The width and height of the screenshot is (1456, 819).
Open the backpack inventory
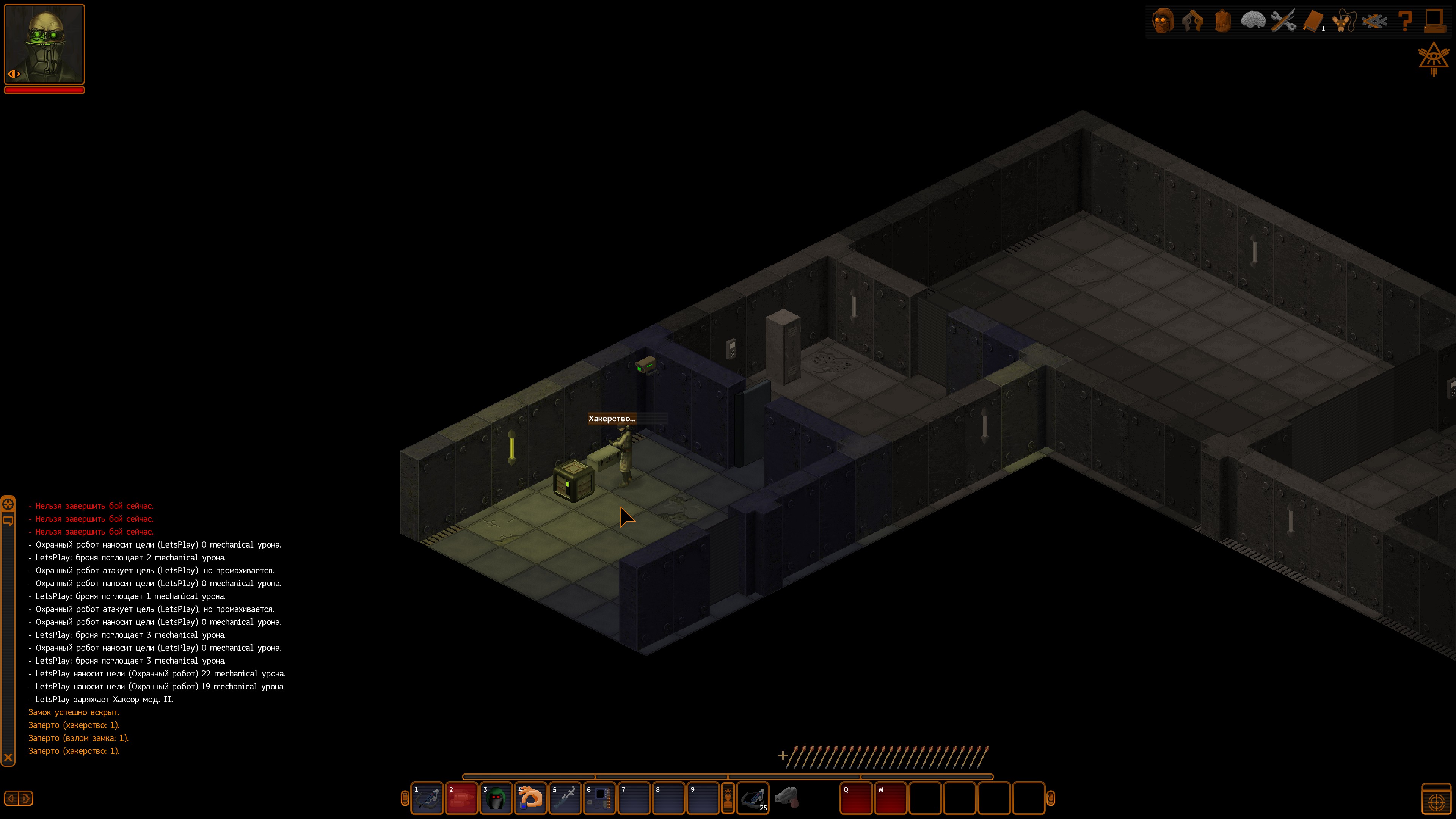1222,22
